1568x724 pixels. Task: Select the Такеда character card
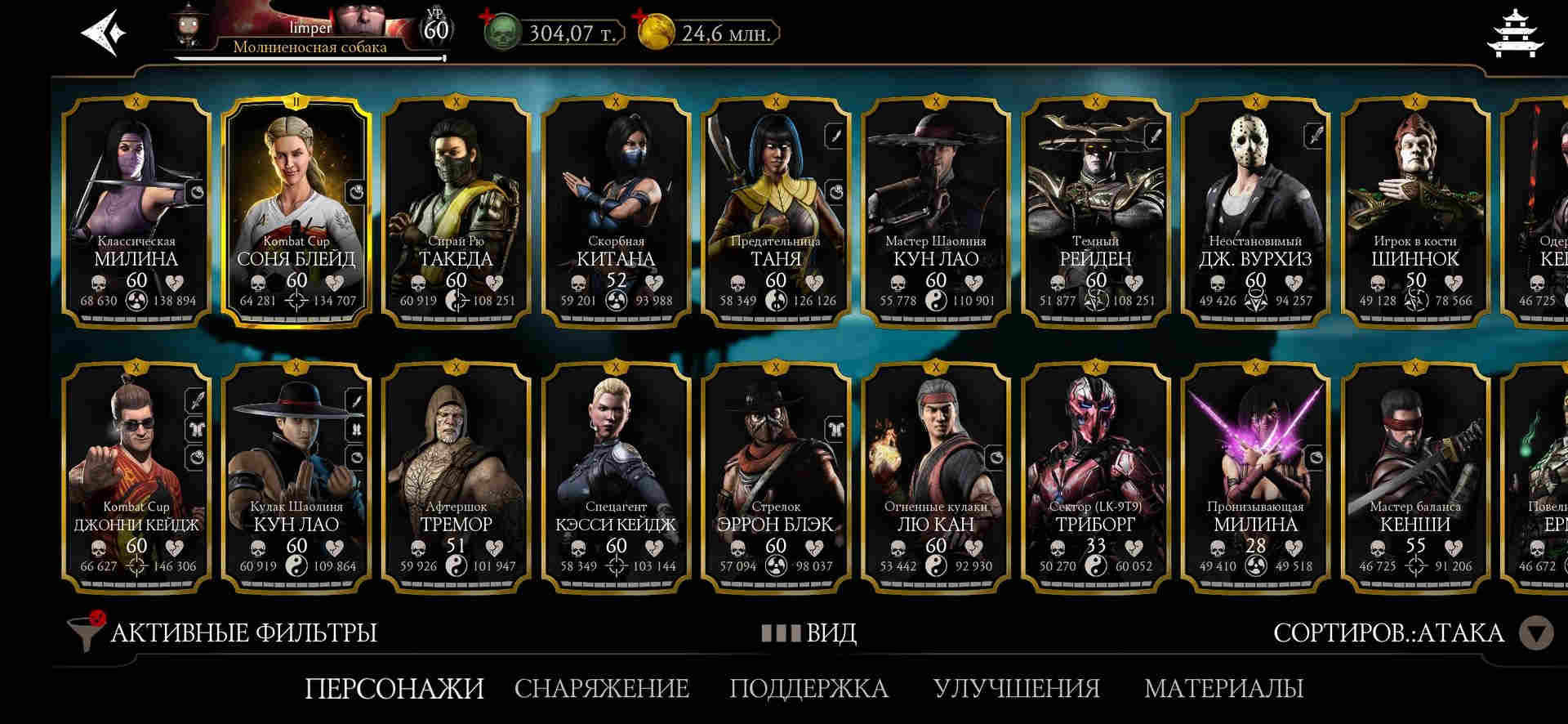[x=456, y=212]
